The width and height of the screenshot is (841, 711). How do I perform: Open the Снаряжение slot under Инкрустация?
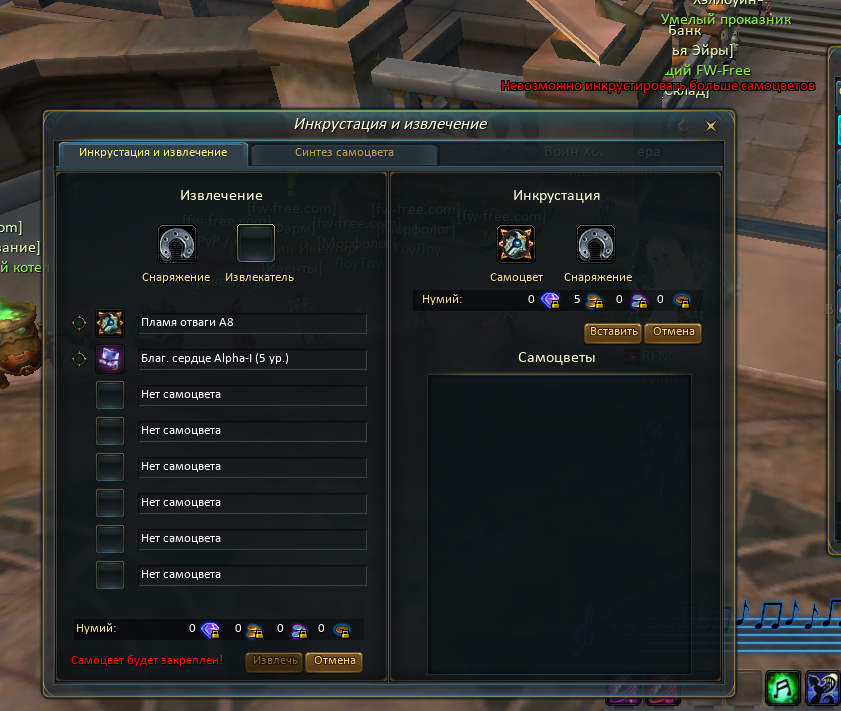[x=596, y=243]
